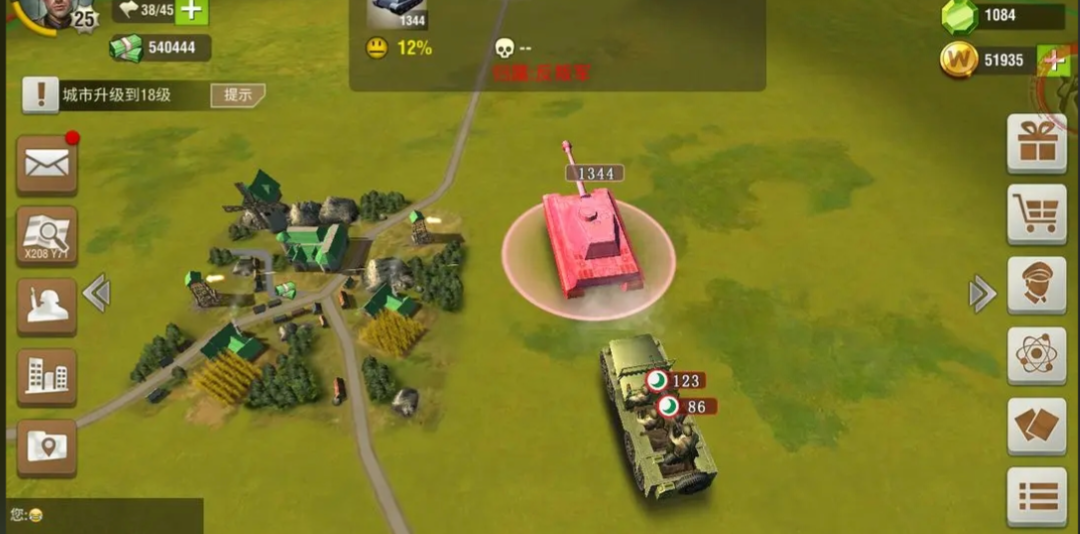Go to the city buildings view
Screen dimensions: 1080x534
(47, 377)
